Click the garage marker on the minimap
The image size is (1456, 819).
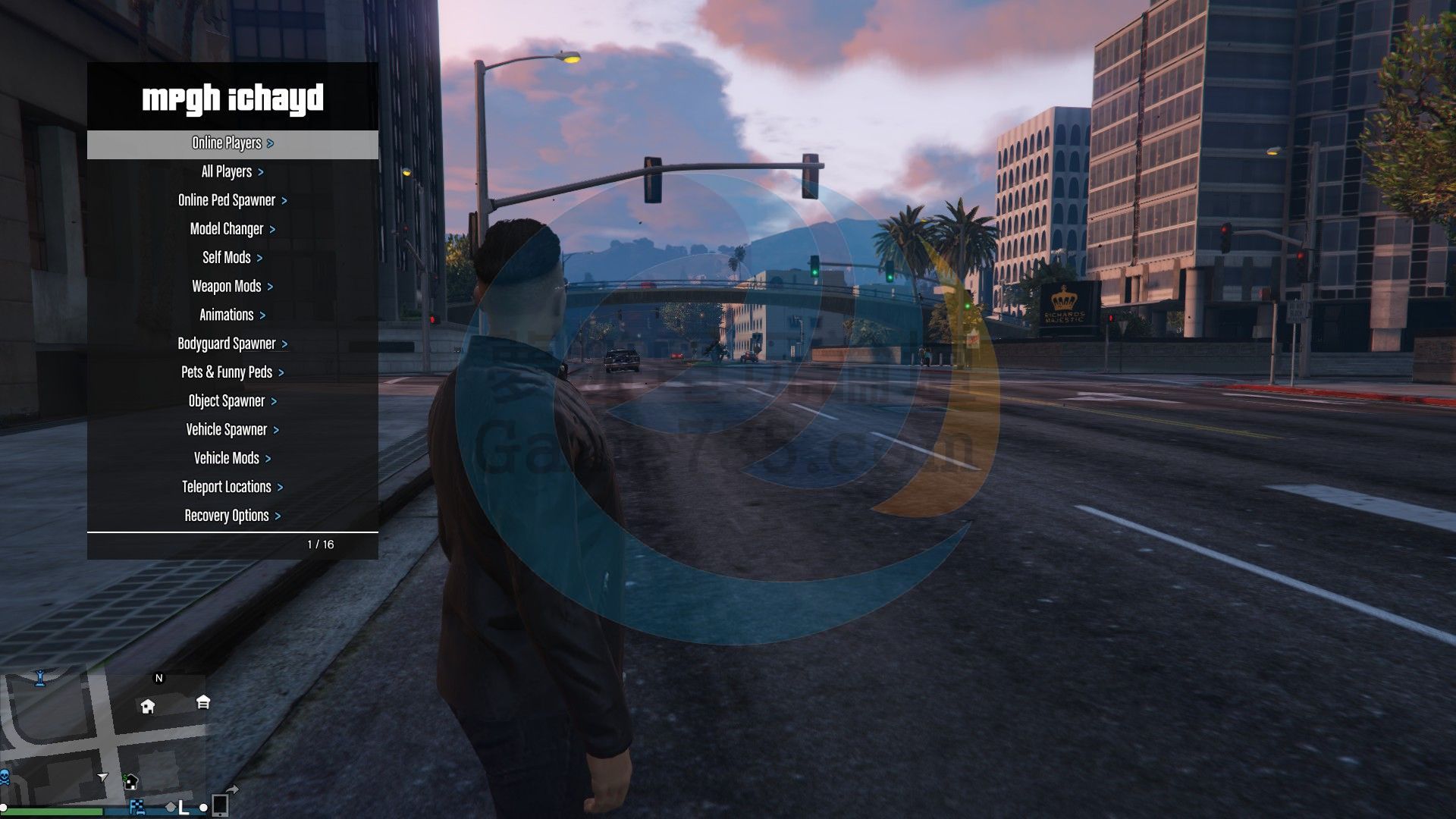[x=203, y=702]
